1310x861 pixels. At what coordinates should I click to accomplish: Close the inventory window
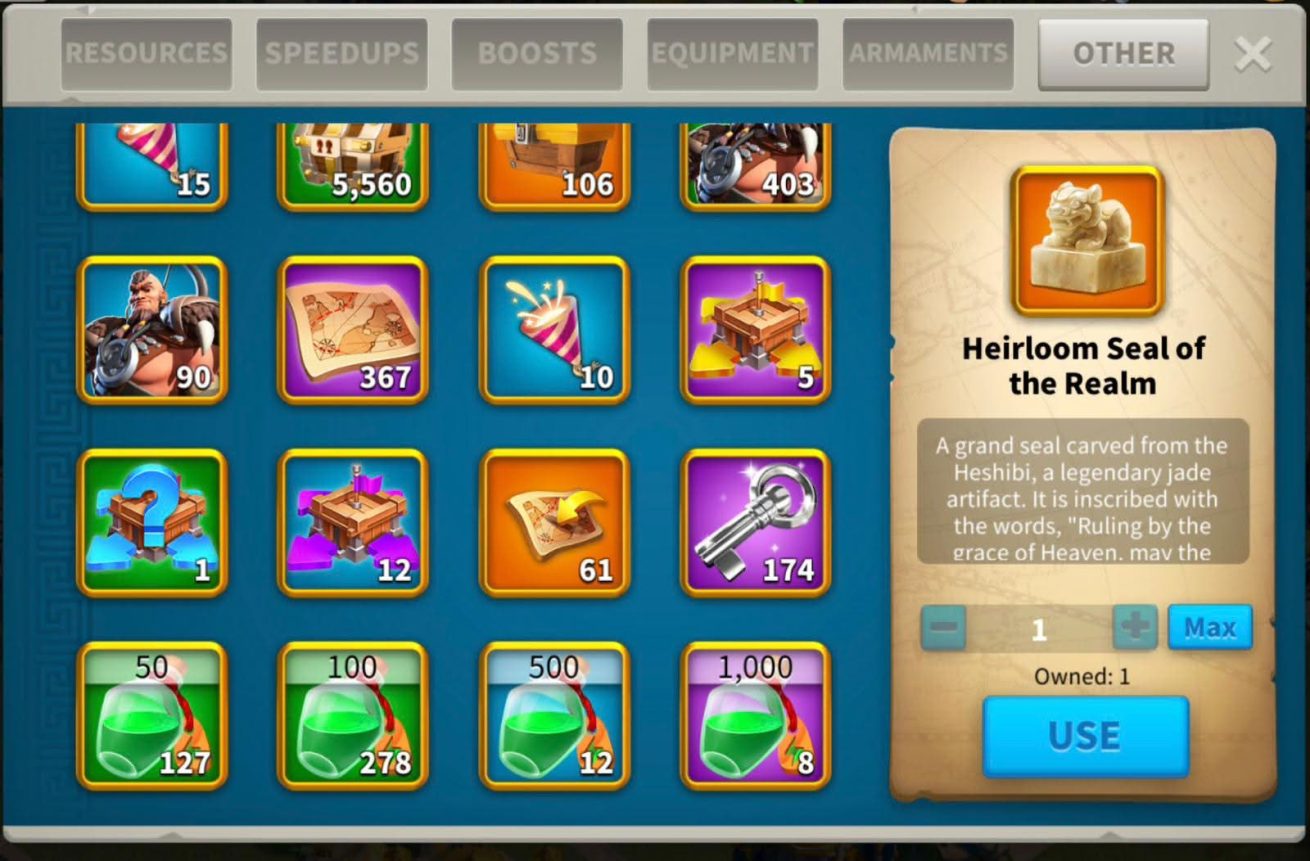click(1253, 54)
